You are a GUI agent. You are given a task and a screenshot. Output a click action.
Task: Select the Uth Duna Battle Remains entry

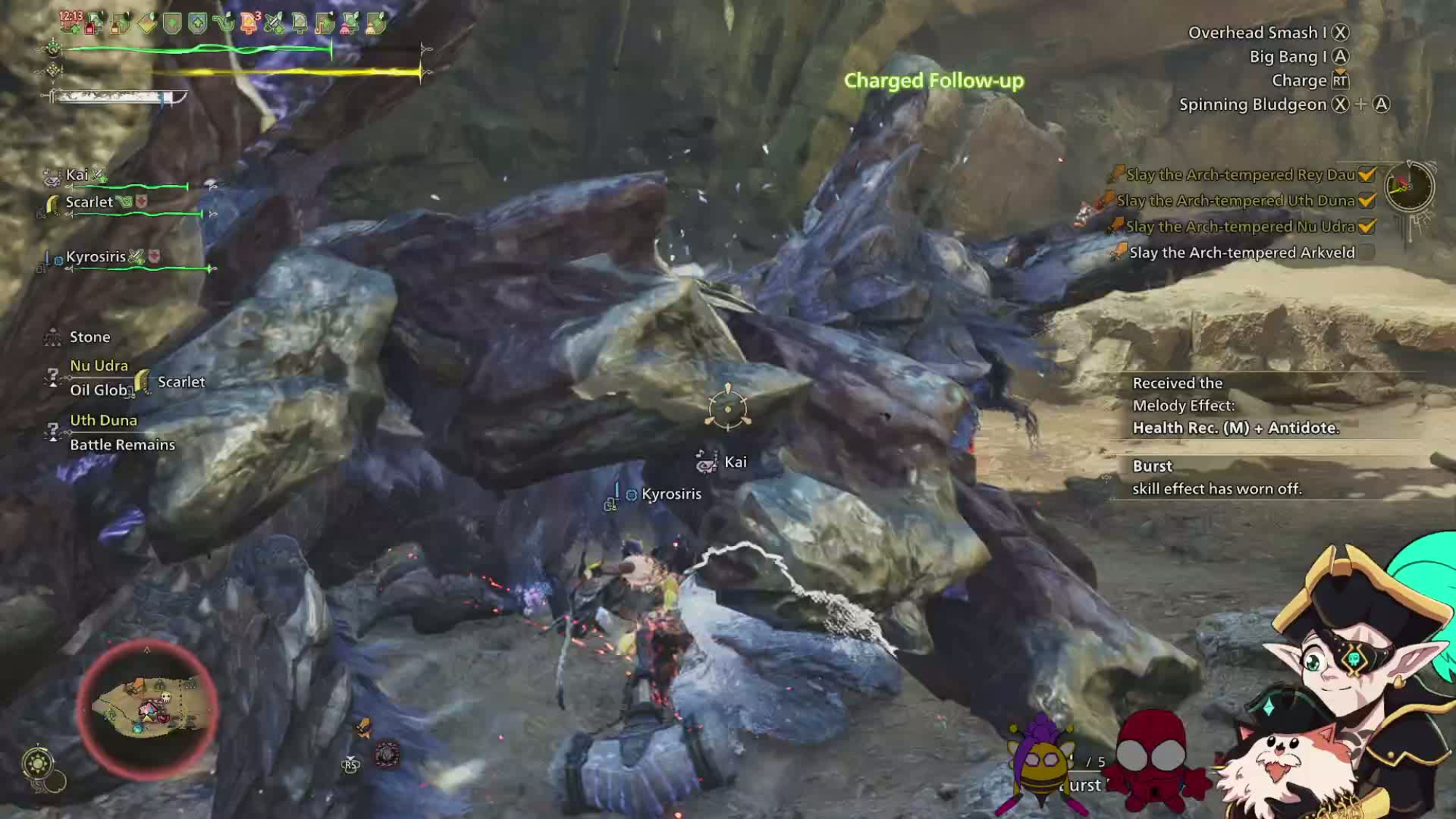click(122, 432)
